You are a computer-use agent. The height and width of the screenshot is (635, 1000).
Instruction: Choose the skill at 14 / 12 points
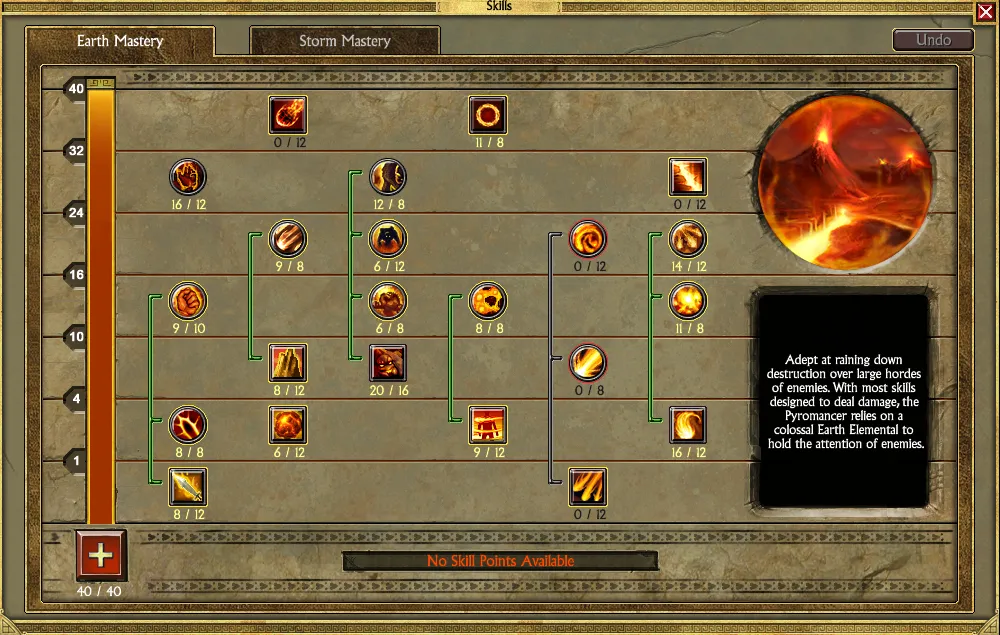click(x=688, y=239)
